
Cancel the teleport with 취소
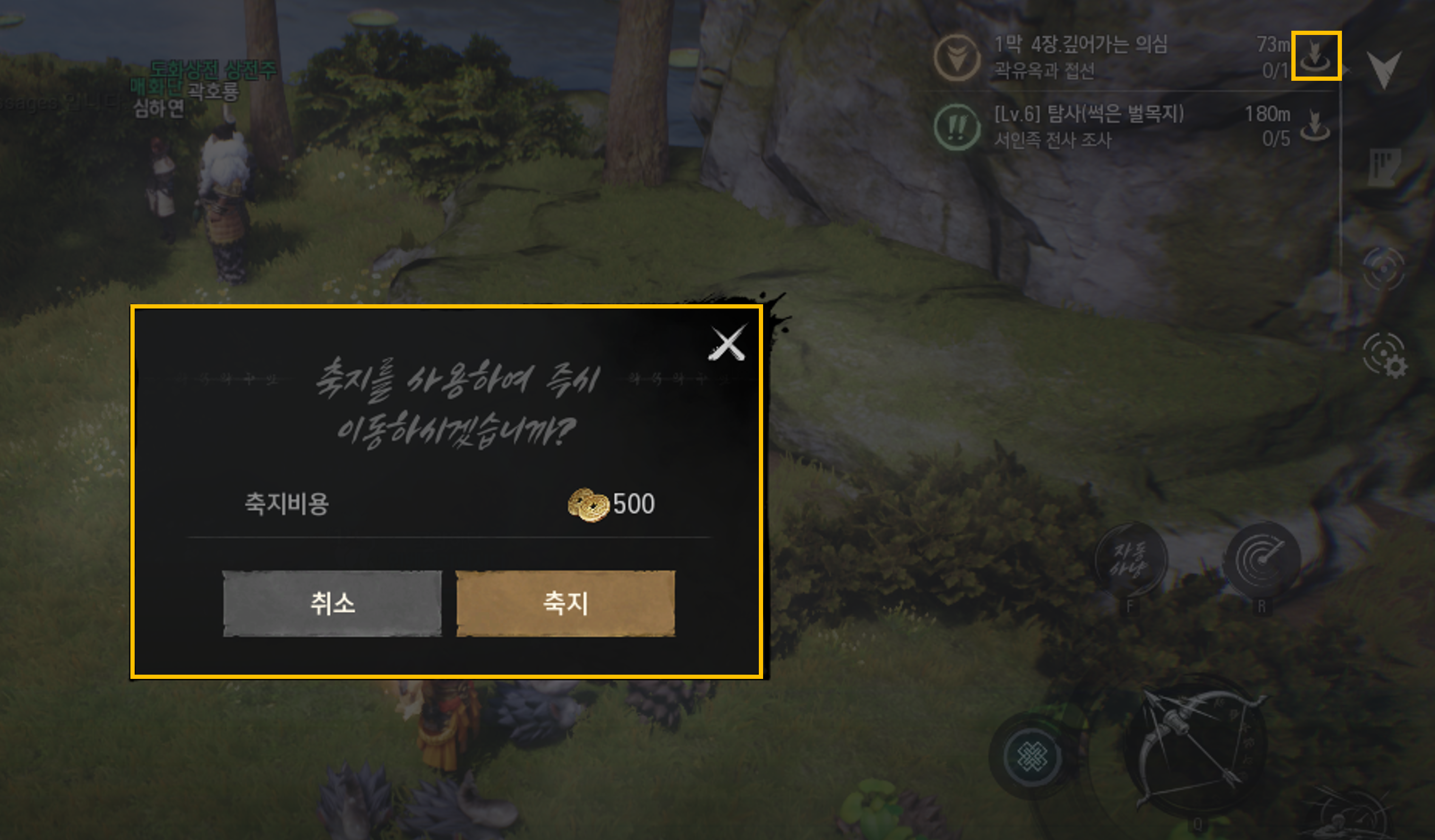pos(332,603)
